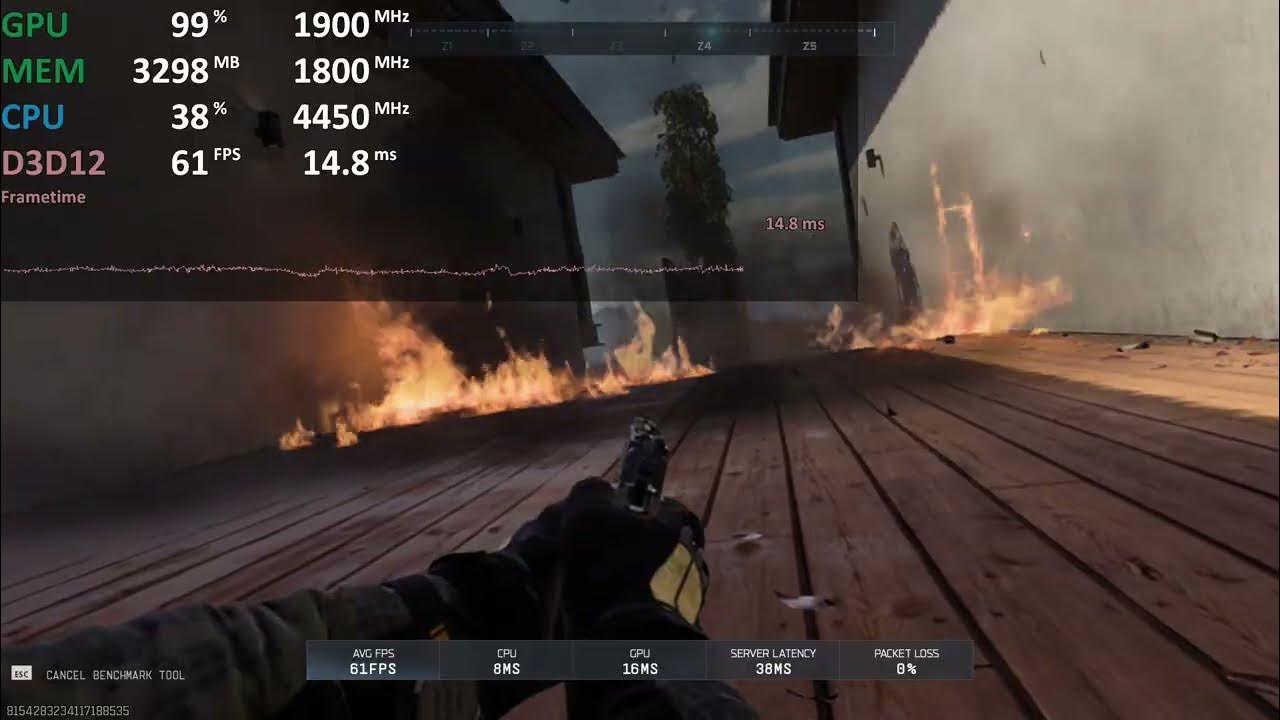Toggle the GPU 16MS stat panel
The height and width of the screenshot is (720, 1280).
[x=639, y=659]
